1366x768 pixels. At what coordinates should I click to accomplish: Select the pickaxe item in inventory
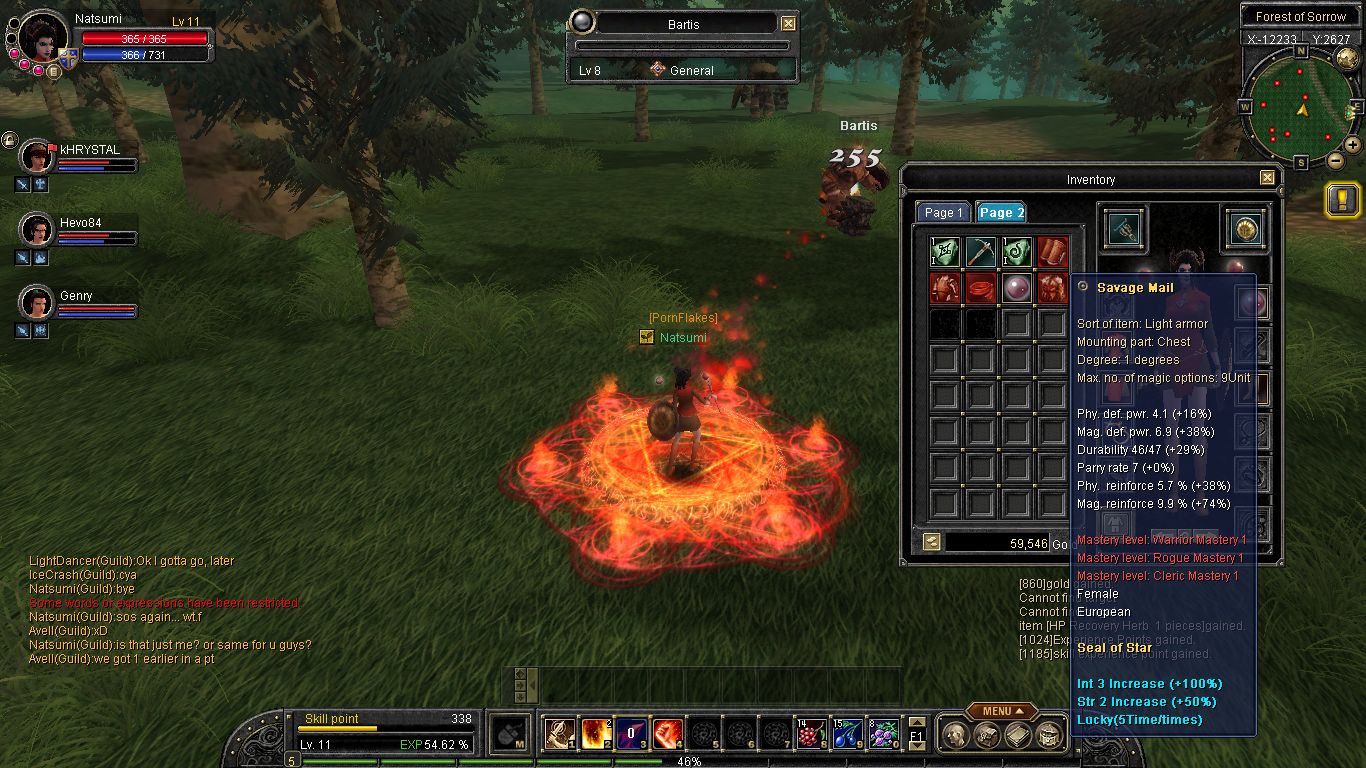(981, 252)
